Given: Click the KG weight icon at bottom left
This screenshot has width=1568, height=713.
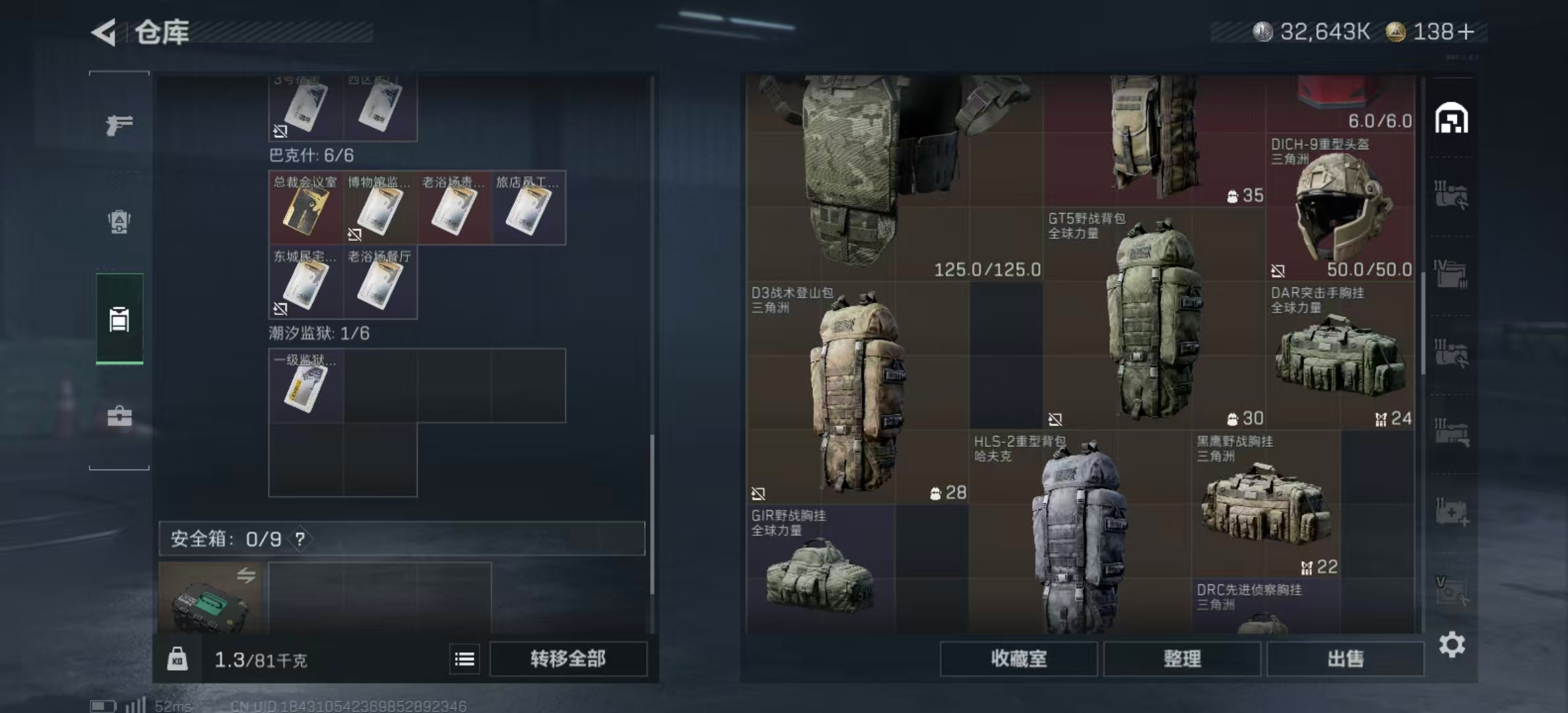Looking at the screenshot, I should point(177,659).
